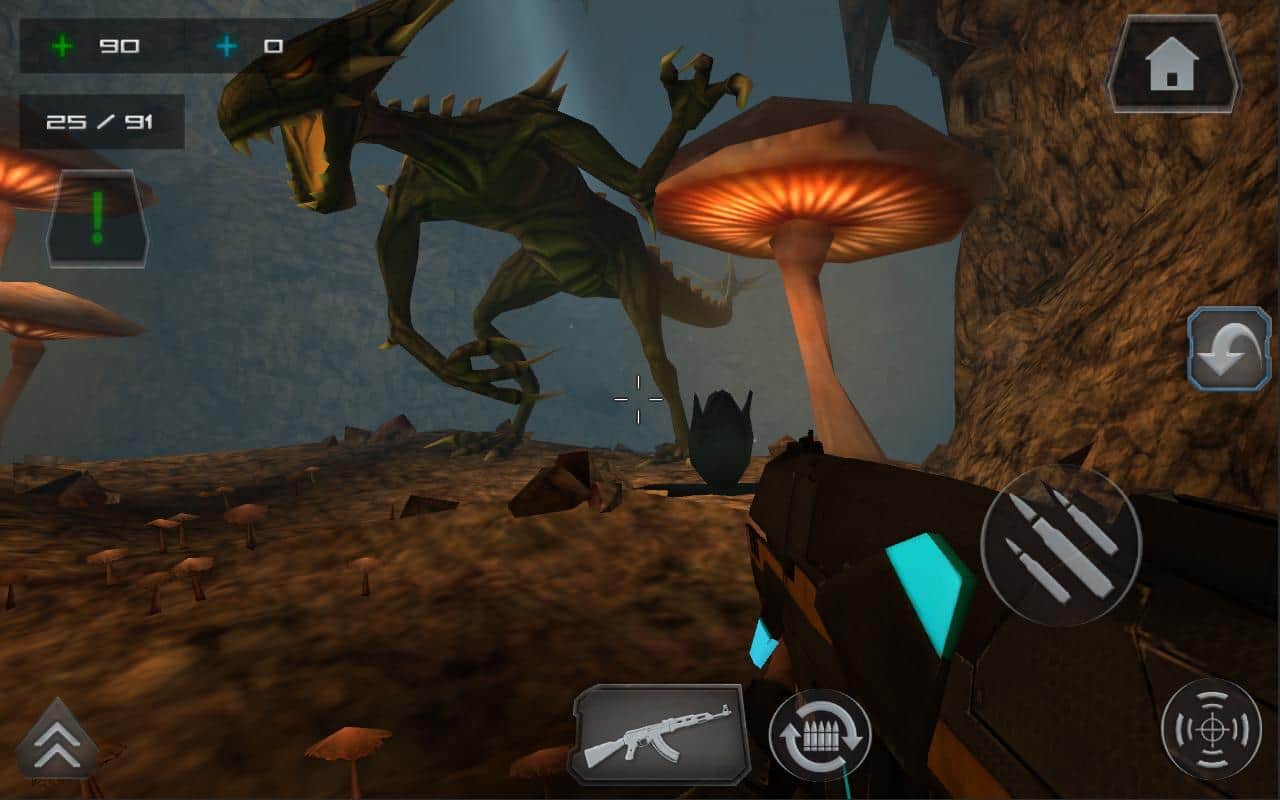Open the home menu button
Image resolution: width=1280 pixels, height=800 pixels.
(x=1174, y=64)
